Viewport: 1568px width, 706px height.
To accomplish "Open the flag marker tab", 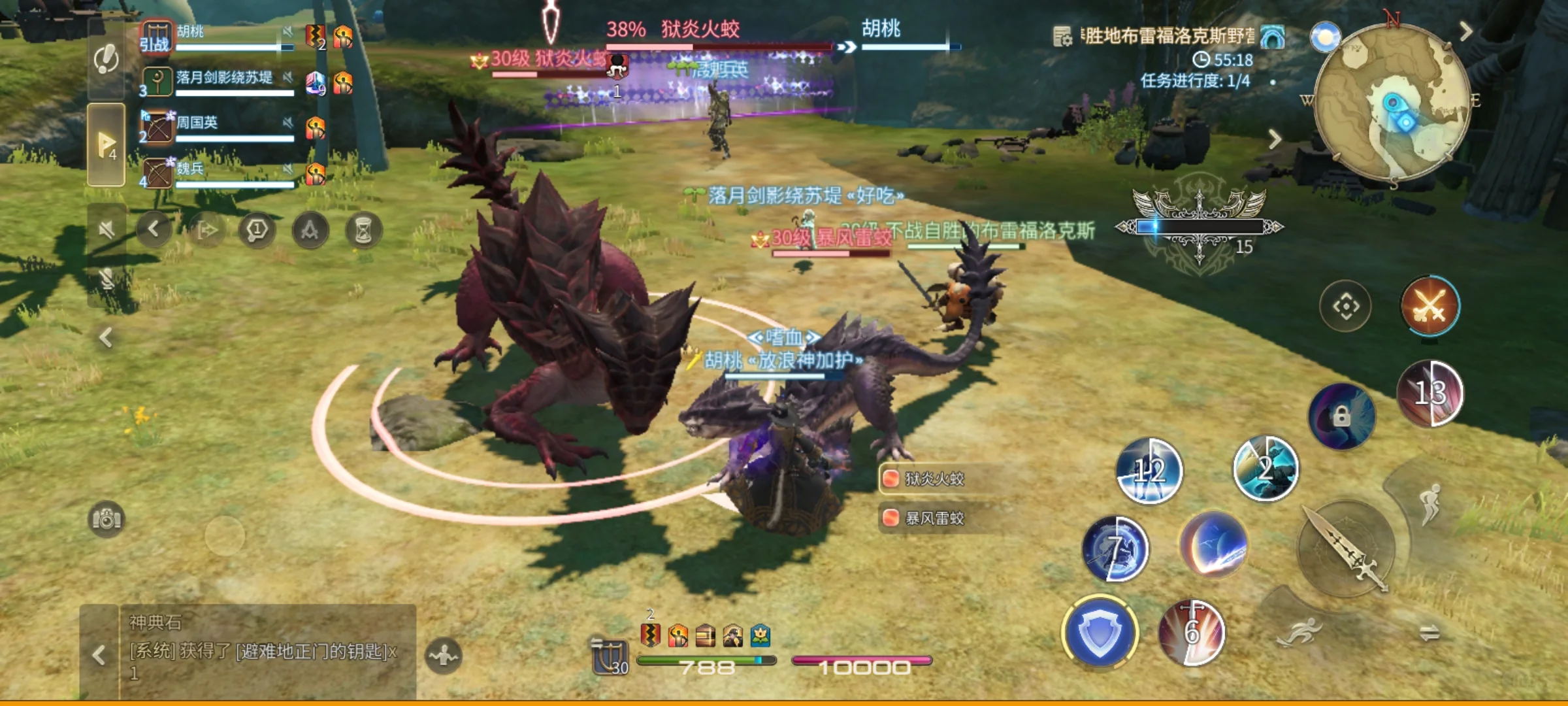I will (x=106, y=144).
